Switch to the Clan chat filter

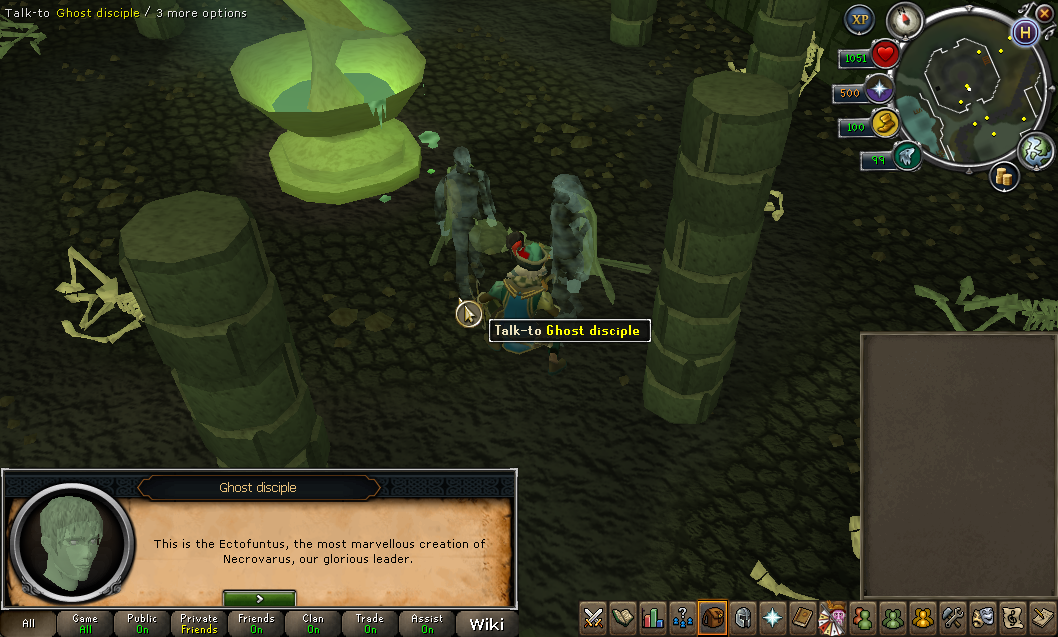[x=313, y=624]
